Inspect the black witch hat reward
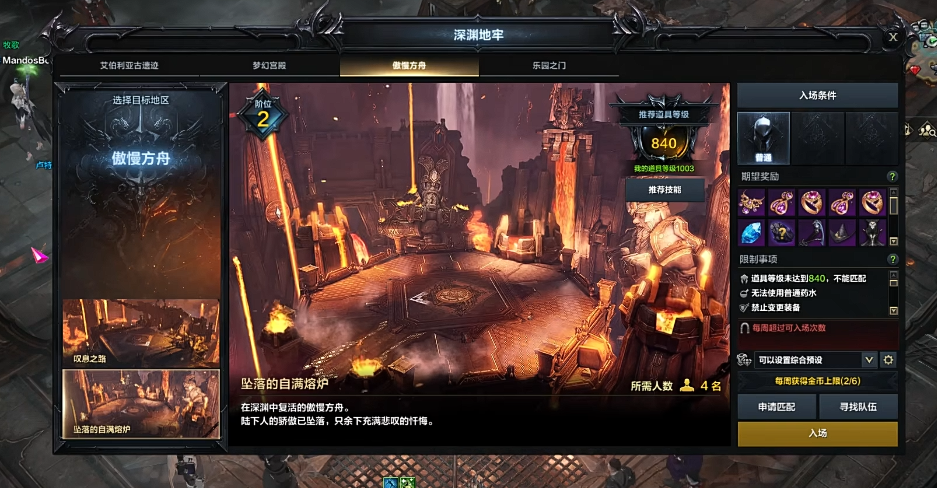Viewport: 937px width, 488px height. (841, 232)
